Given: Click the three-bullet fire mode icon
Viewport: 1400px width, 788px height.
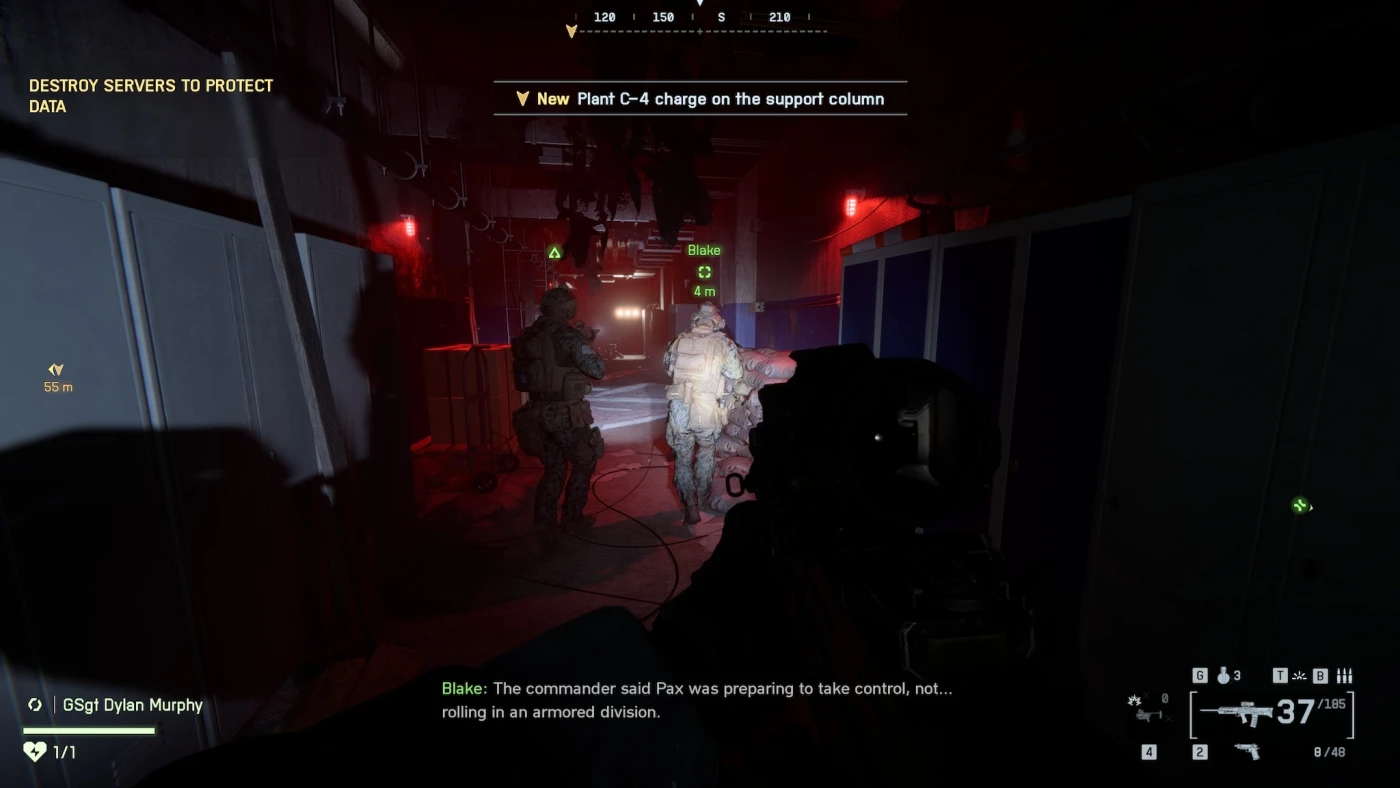Looking at the screenshot, I should point(1344,676).
